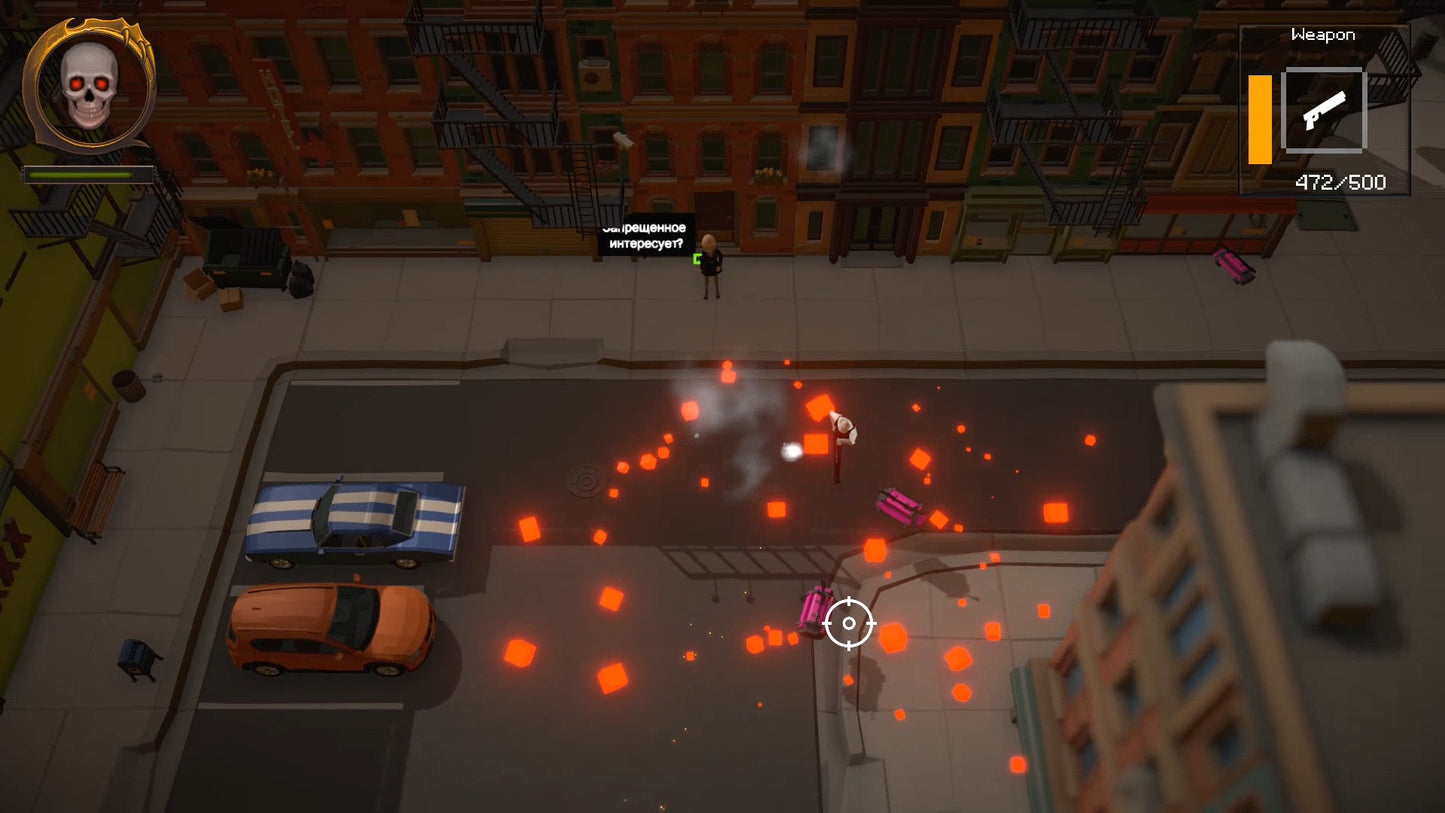Image resolution: width=1445 pixels, height=813 pixels.
Task: Click the skull character portrait
Action: pyautogui.click(x=89, y=86)
